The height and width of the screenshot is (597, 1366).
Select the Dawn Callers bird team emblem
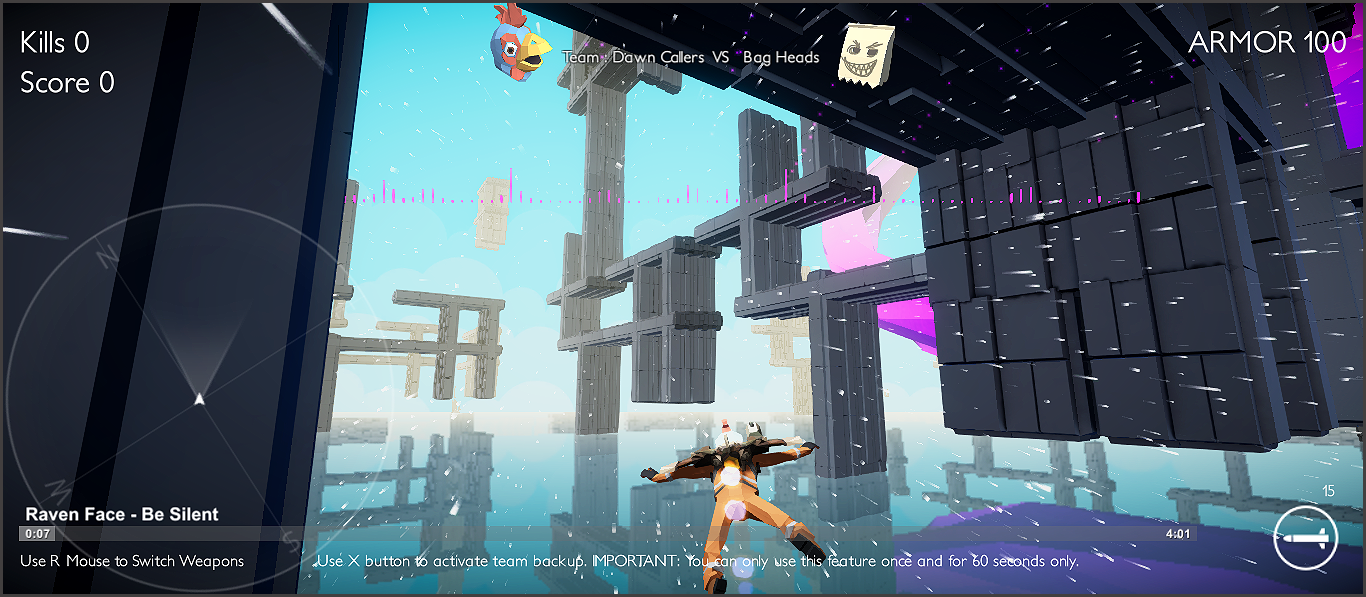tap(519, 44)
